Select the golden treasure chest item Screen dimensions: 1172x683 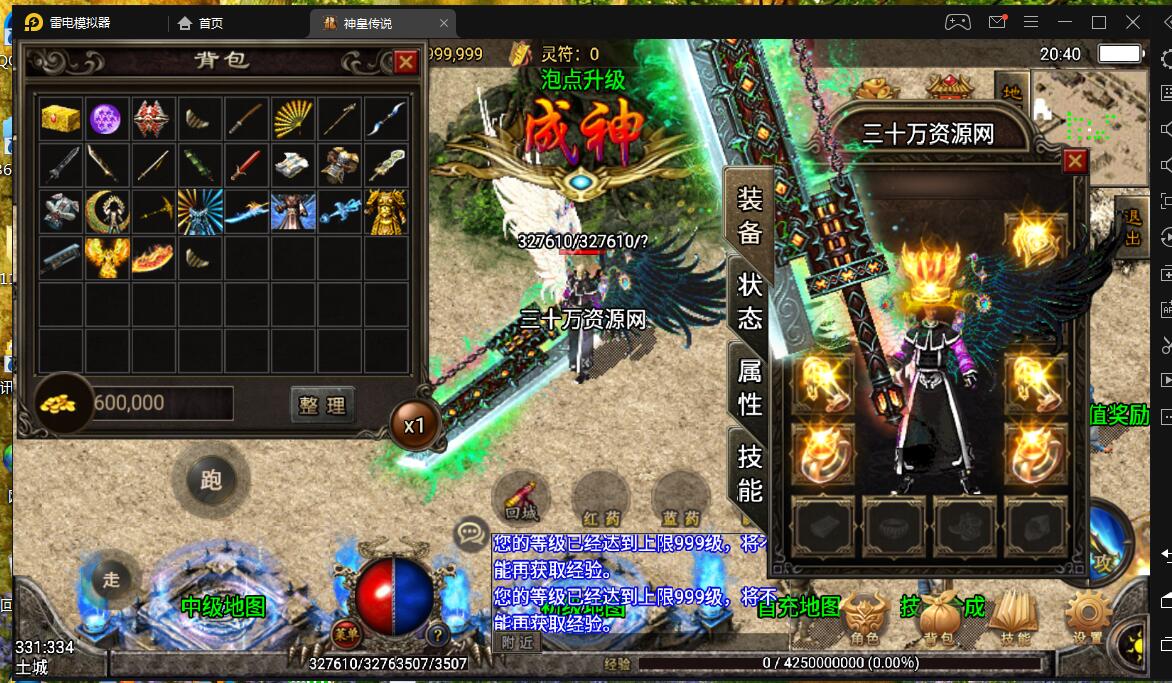[x=61, y=119]
